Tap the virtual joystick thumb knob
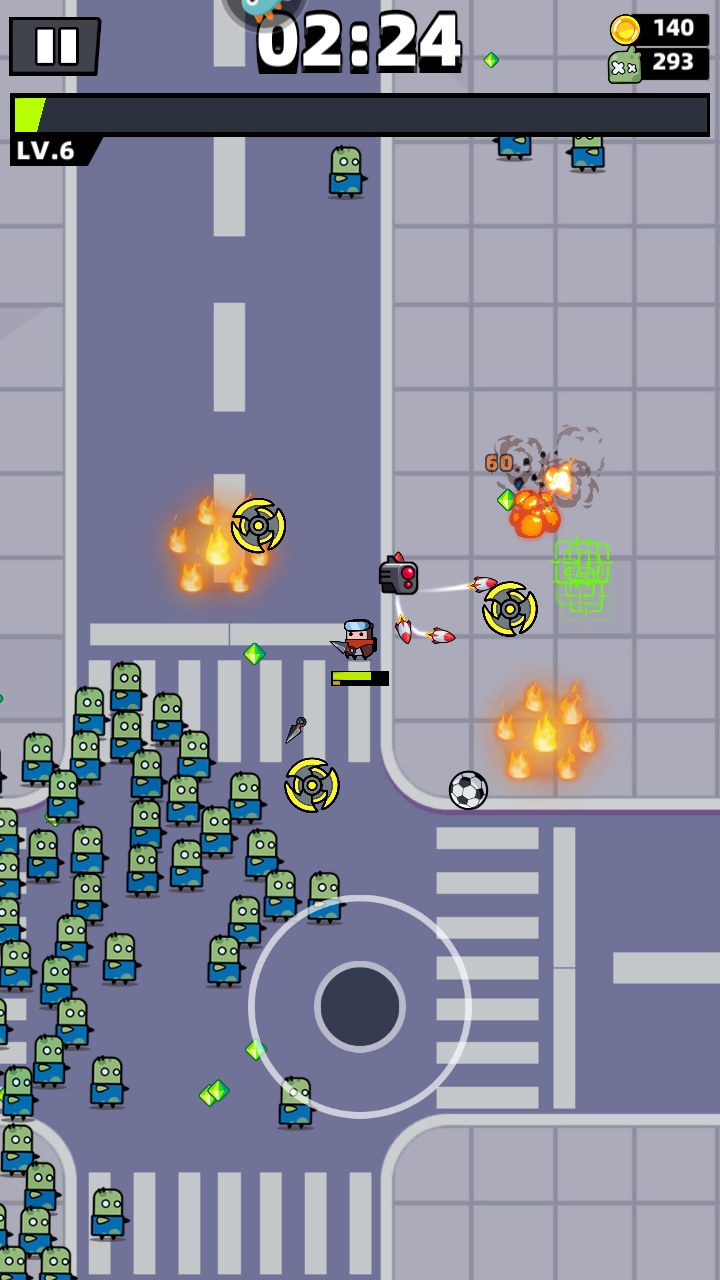 tap(360, 1006)
